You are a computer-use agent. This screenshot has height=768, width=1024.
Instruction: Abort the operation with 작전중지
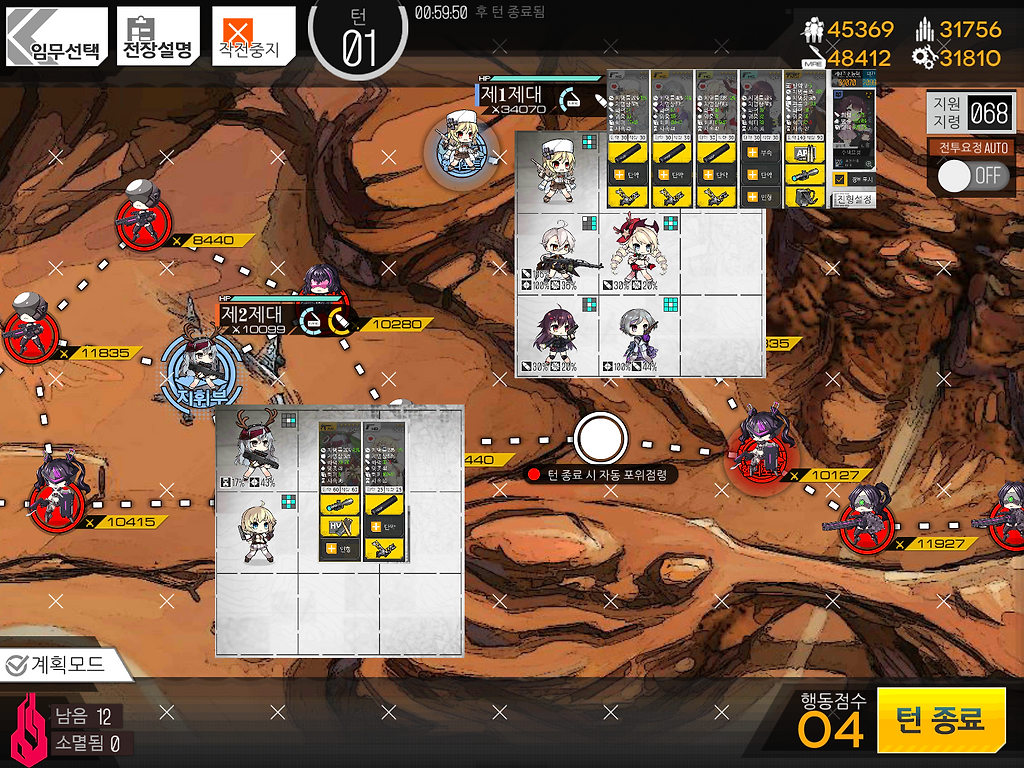click(x=254, y=38)
